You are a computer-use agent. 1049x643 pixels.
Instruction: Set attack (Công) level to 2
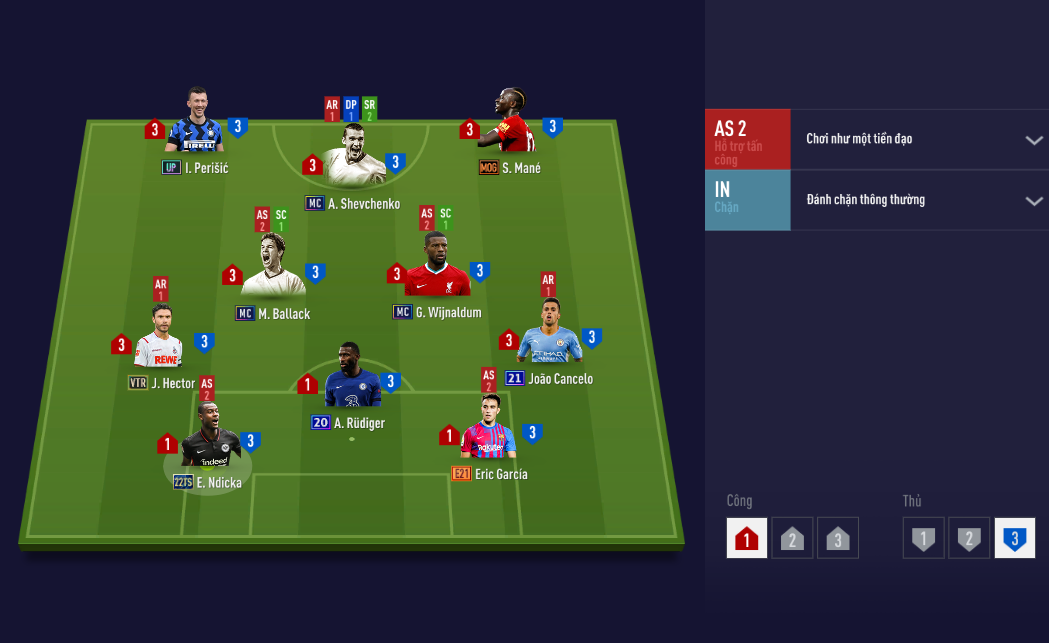pos(792,538)
